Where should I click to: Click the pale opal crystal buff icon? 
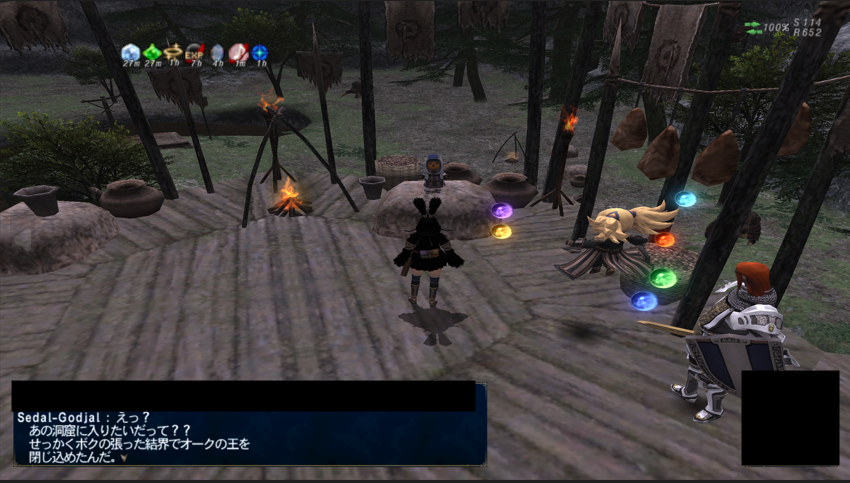click(x=217, y=52)
